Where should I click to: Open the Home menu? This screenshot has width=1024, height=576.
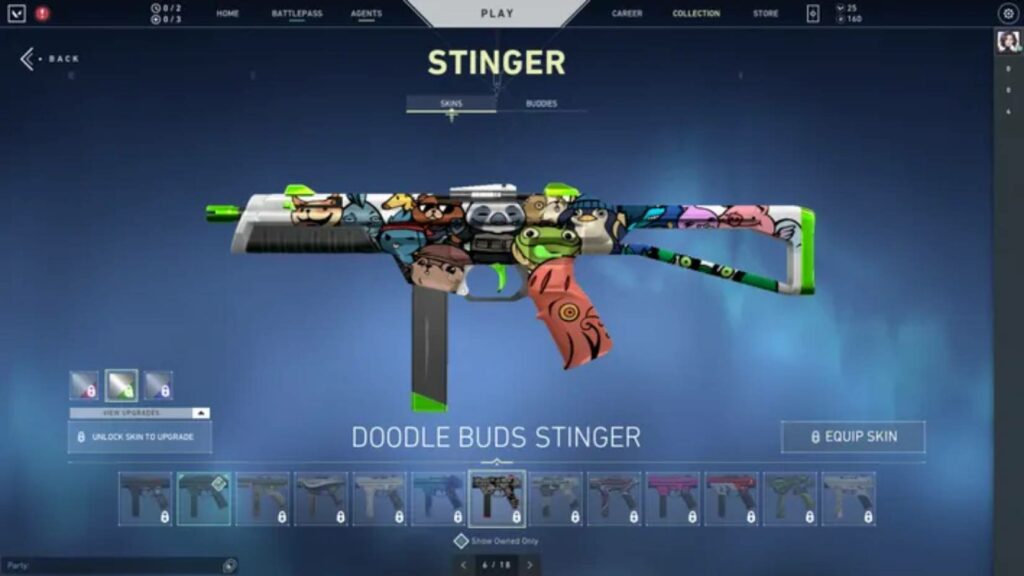[x=227, y=14]
